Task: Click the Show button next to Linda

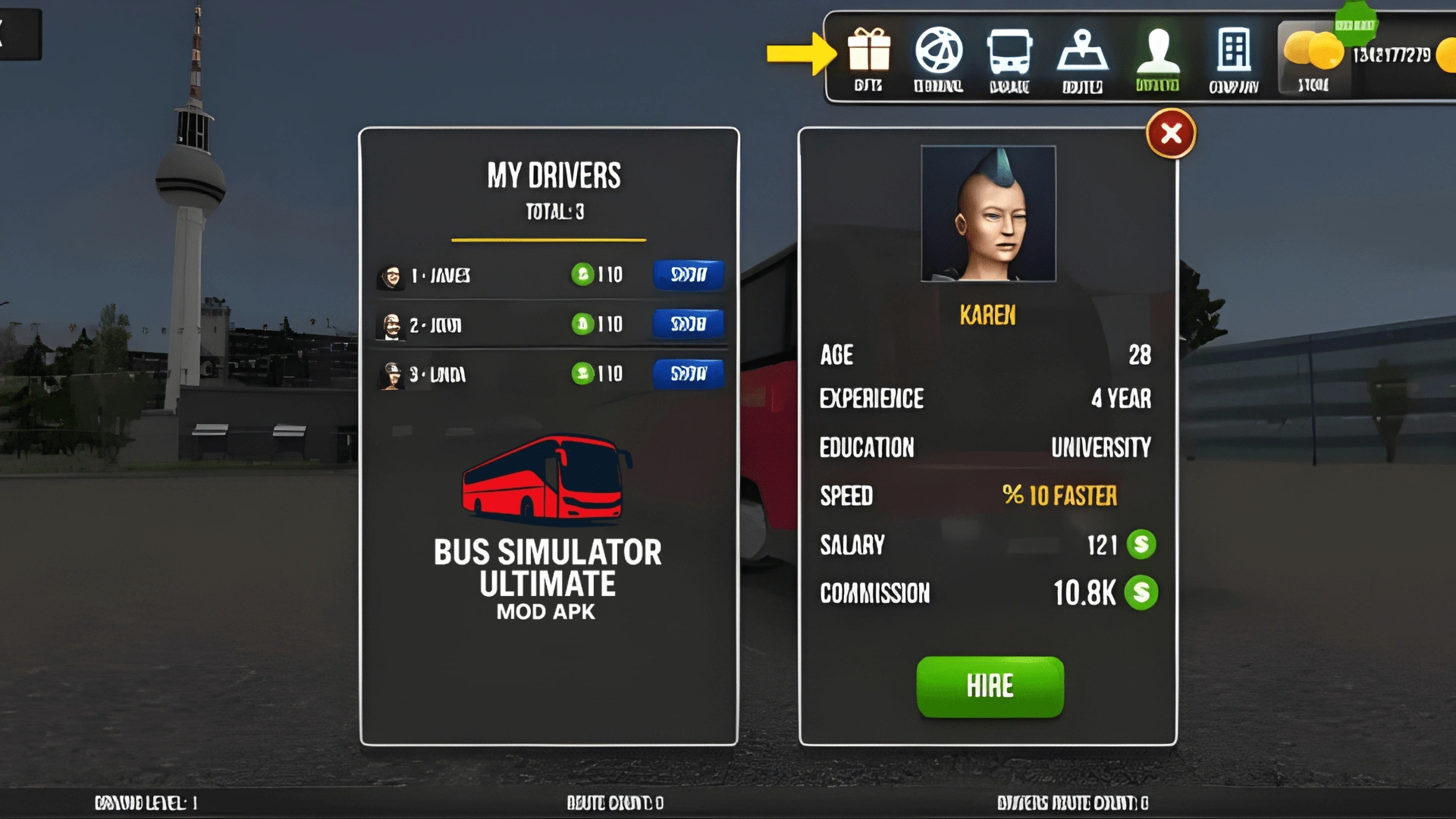Action: pos(687,374)
